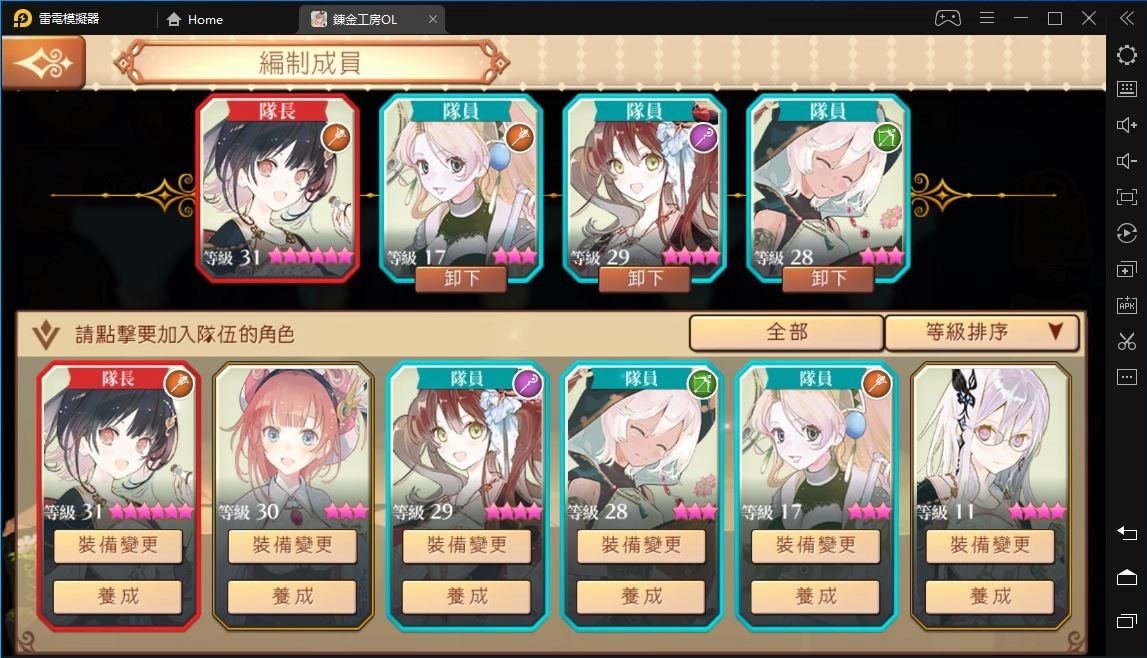The width and height of the screenshot is (1147, 658).
Task: Change equipment for the level 29 character
Action: pos(467,546)
